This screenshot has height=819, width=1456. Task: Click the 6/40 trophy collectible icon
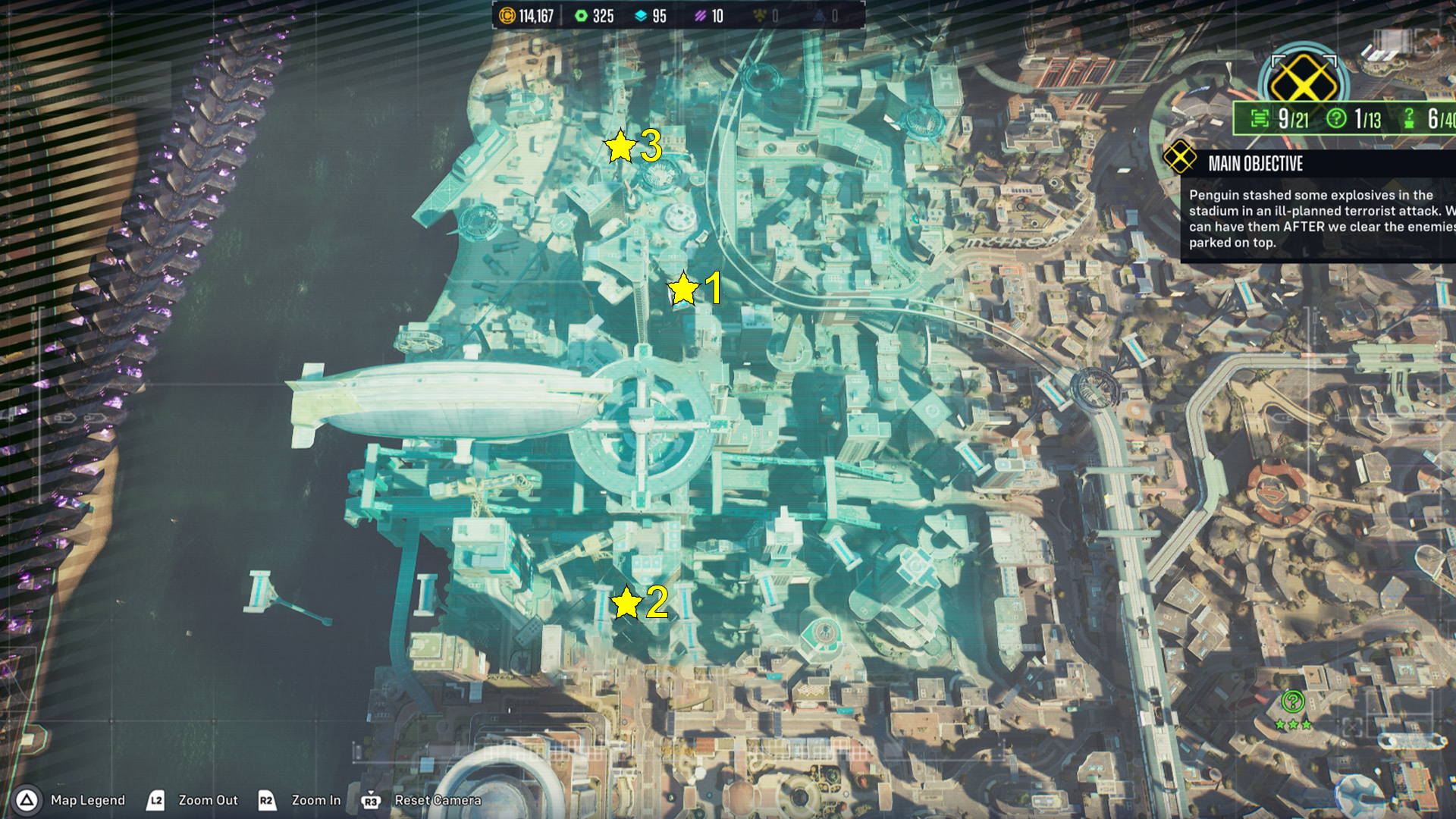point(1407,118)
